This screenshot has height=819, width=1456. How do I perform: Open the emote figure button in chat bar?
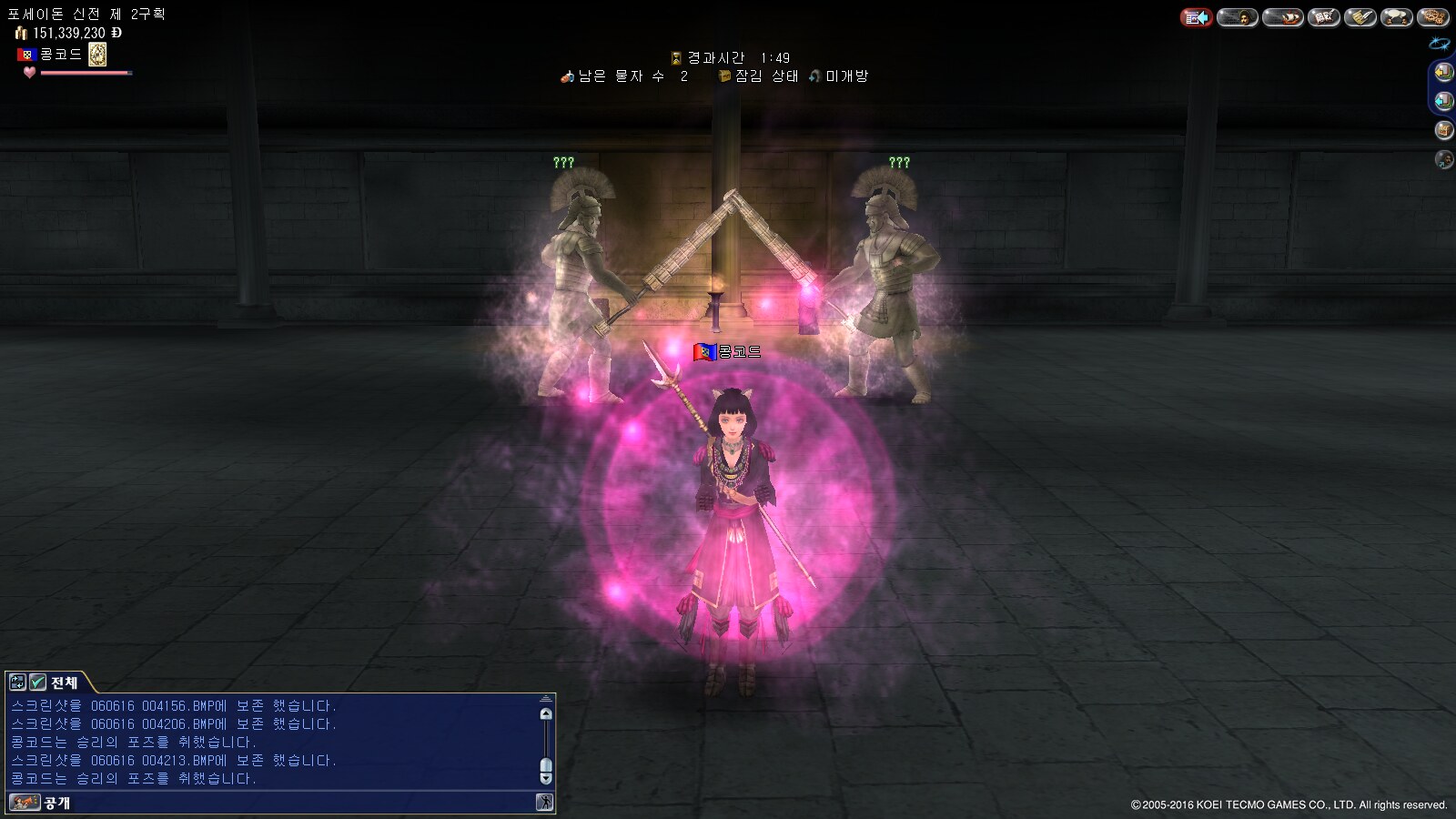coord(544,803)
